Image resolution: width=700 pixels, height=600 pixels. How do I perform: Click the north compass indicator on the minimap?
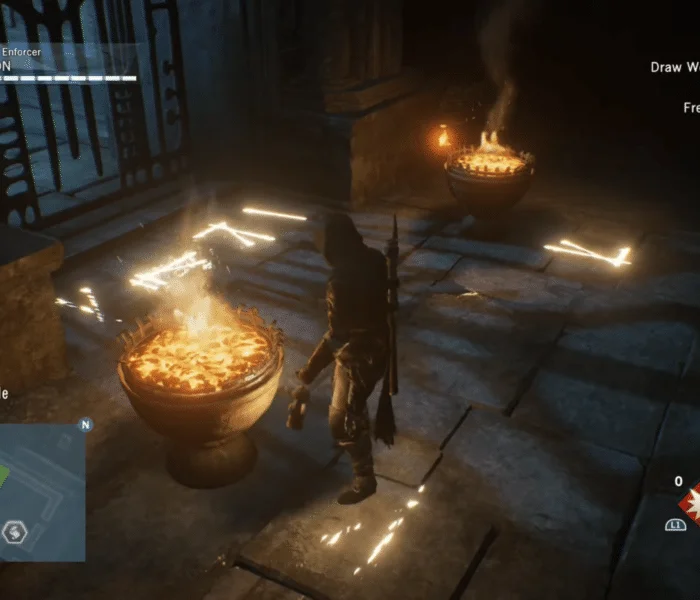click(x=85, y=424)
